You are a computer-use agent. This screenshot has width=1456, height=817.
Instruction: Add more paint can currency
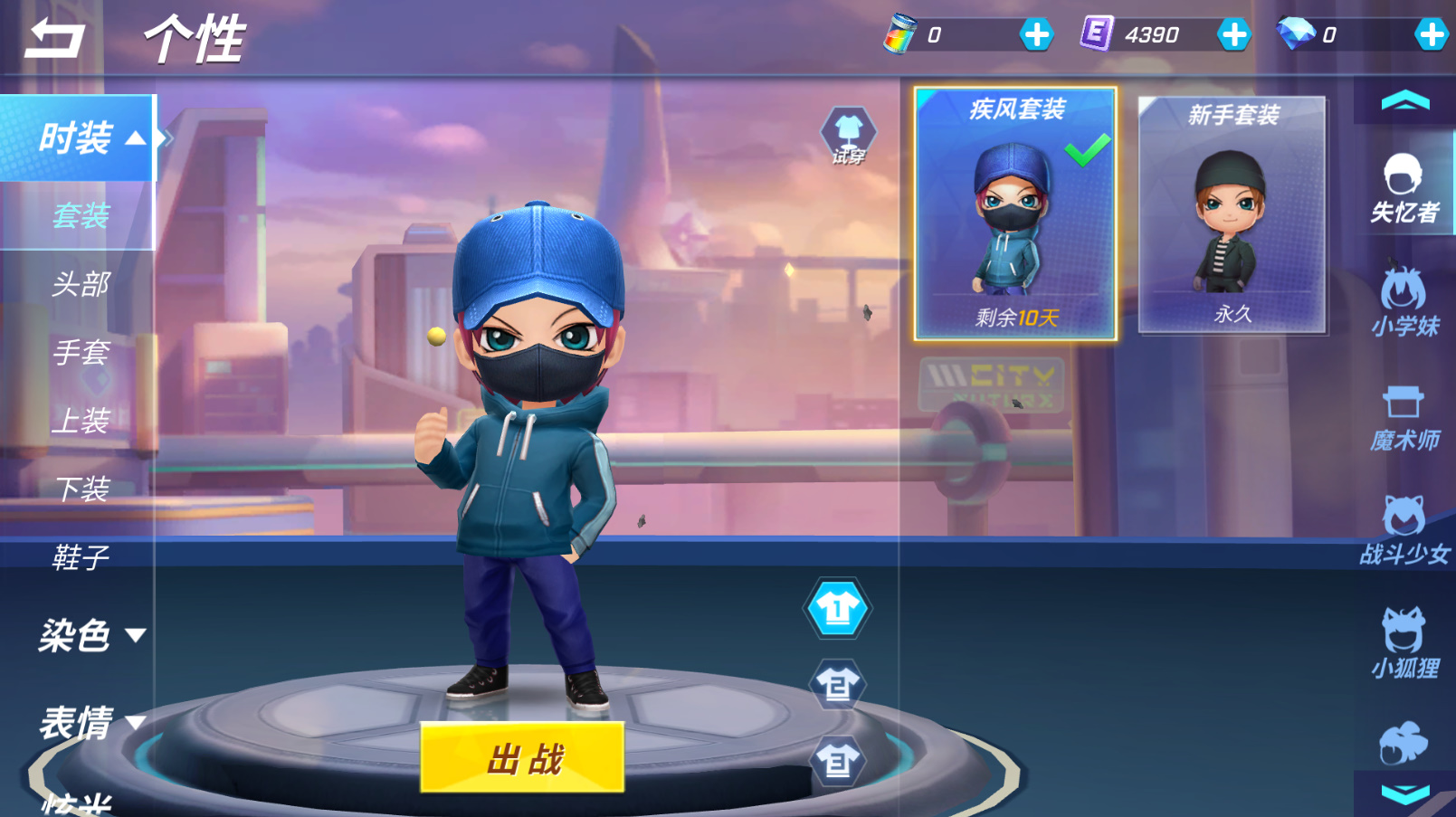pyautogui.click(x=1036, y=35)
